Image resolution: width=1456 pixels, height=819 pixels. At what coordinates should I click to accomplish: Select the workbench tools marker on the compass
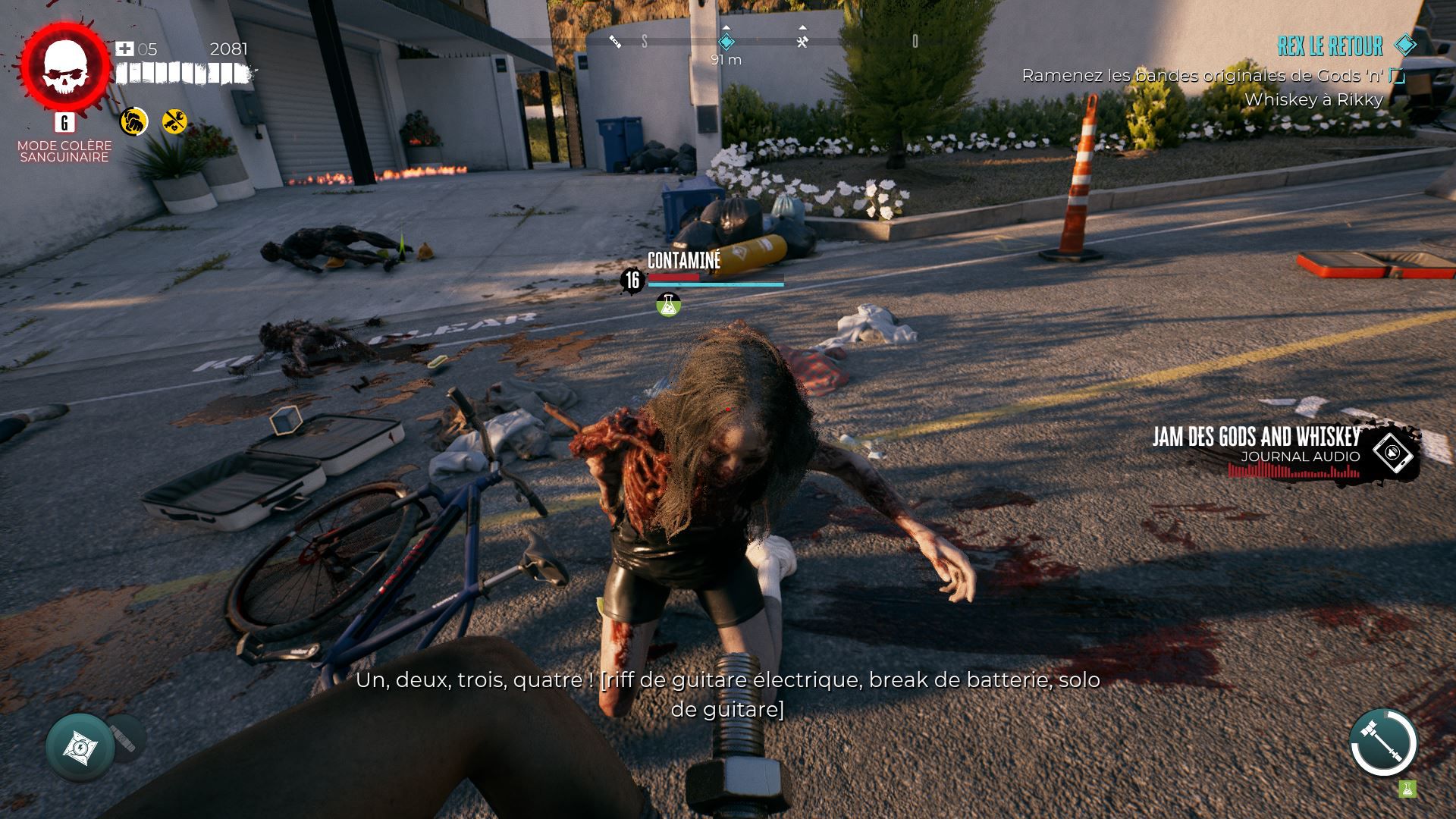tap(802, 41)
